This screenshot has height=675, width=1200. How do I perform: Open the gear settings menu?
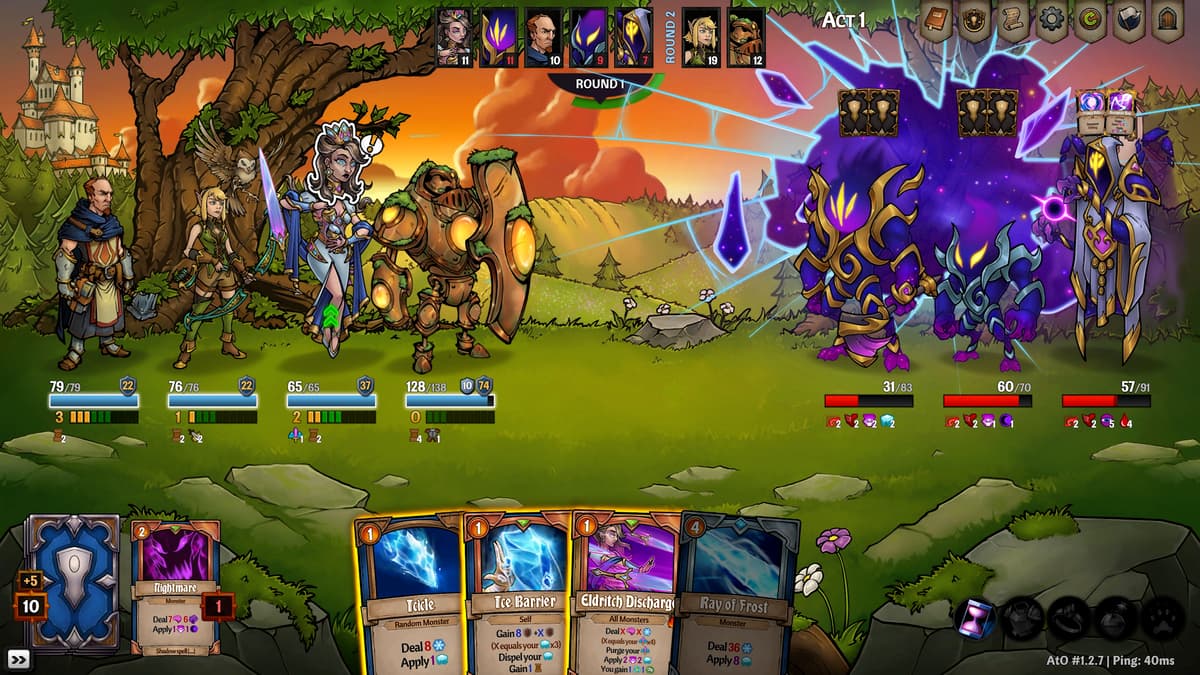(x=1052, y=21)
